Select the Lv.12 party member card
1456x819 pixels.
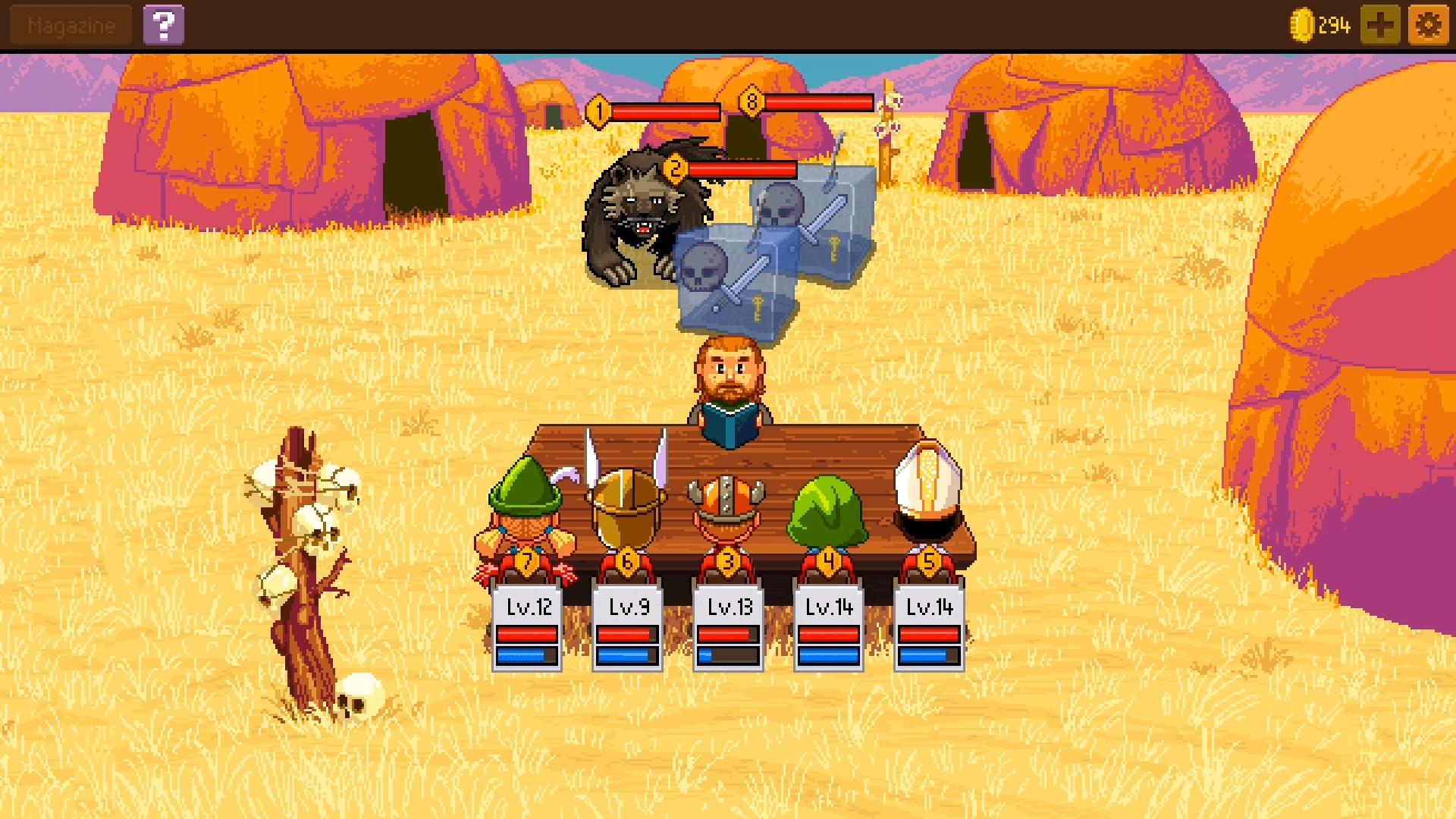tap(527, 627)
